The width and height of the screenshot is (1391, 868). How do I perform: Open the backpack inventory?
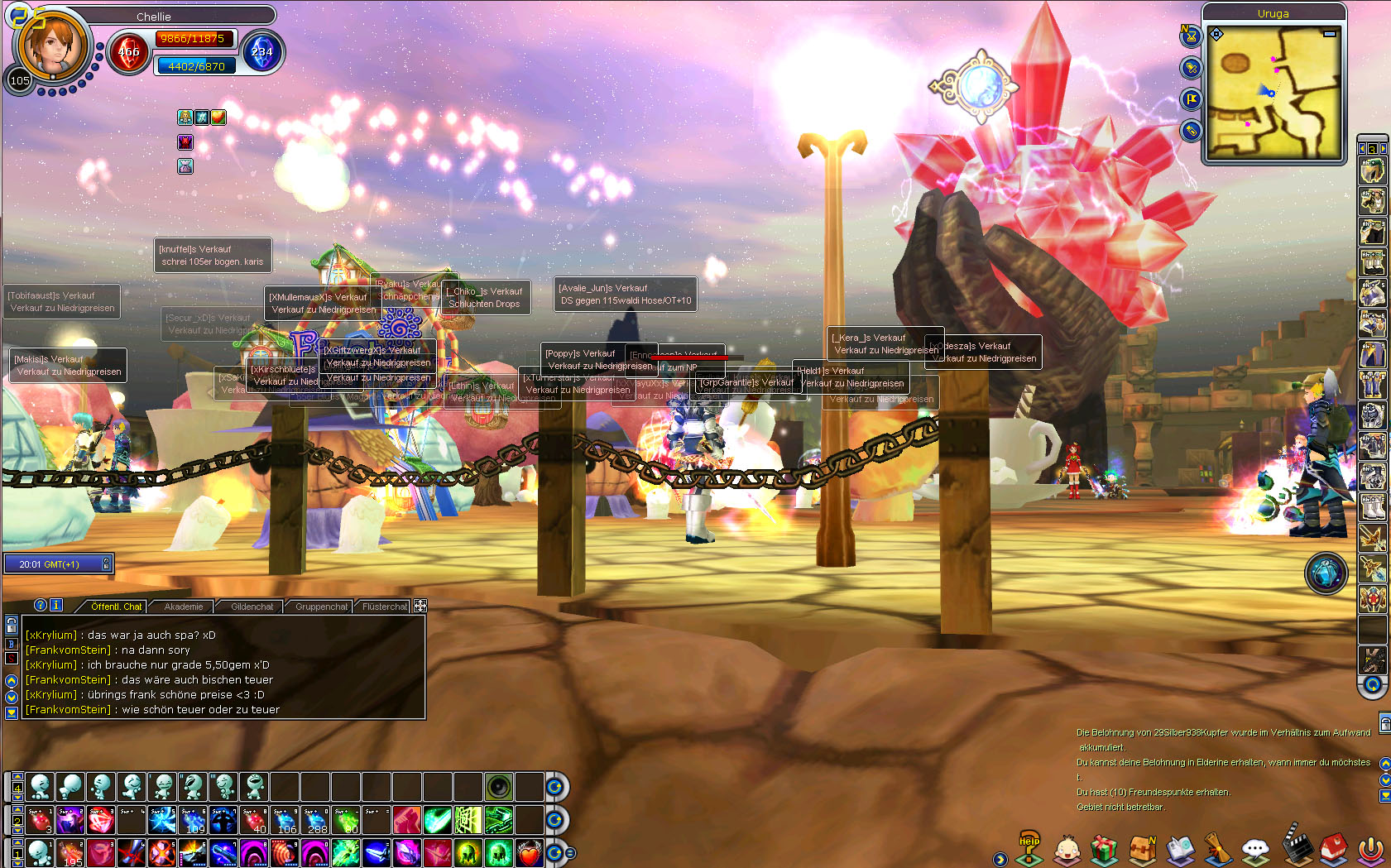tap(1142, 850)
